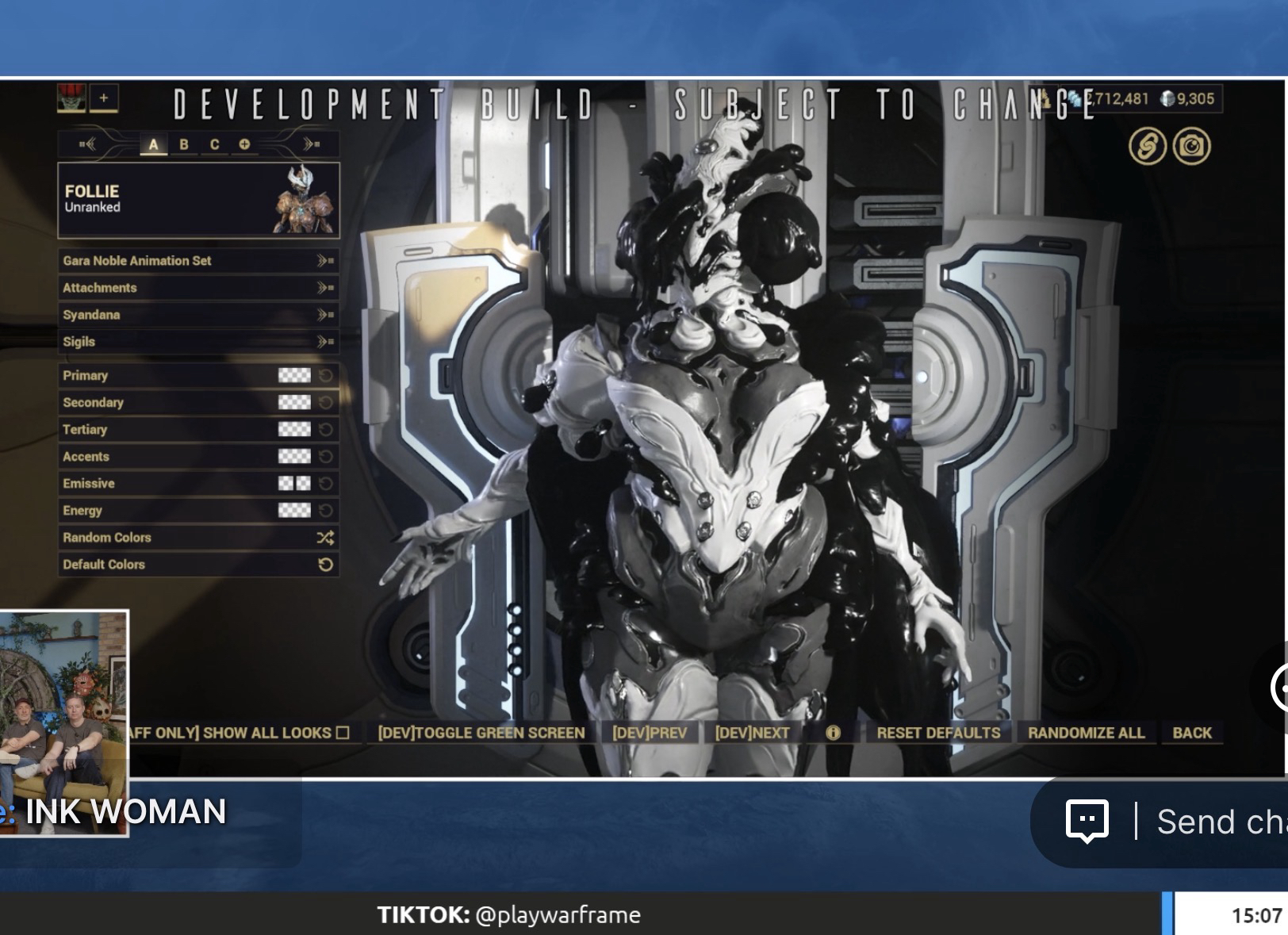Screen dimensions: 1288x935
Task: Open the Sigils menu
Action: coord(198,342)
